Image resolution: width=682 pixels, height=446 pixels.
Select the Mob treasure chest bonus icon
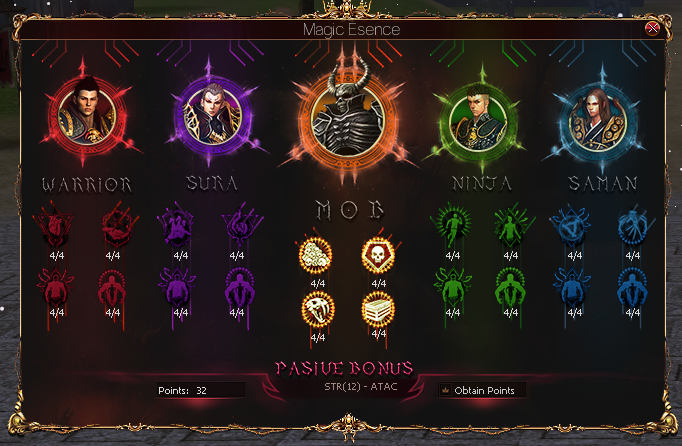[377, 308]
